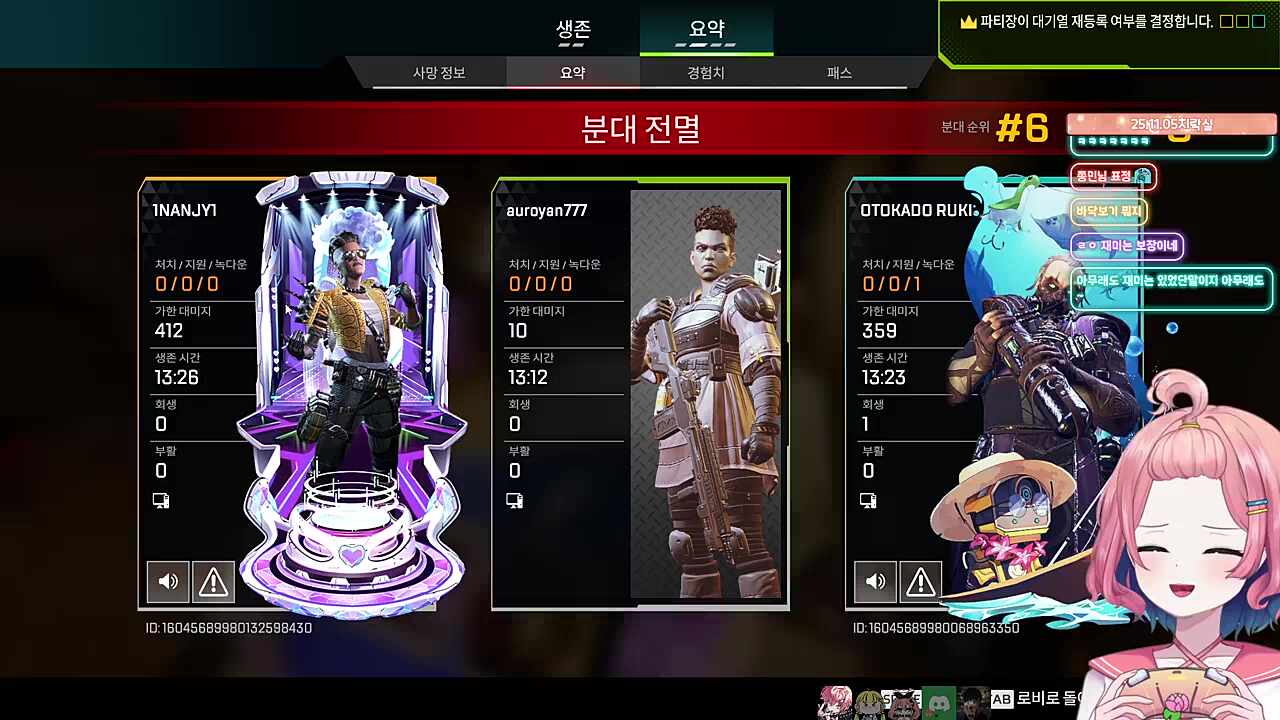Open report menu for 1NANJY1
The height and width of the screenshot is (720, 1280).
coord(214,581)
